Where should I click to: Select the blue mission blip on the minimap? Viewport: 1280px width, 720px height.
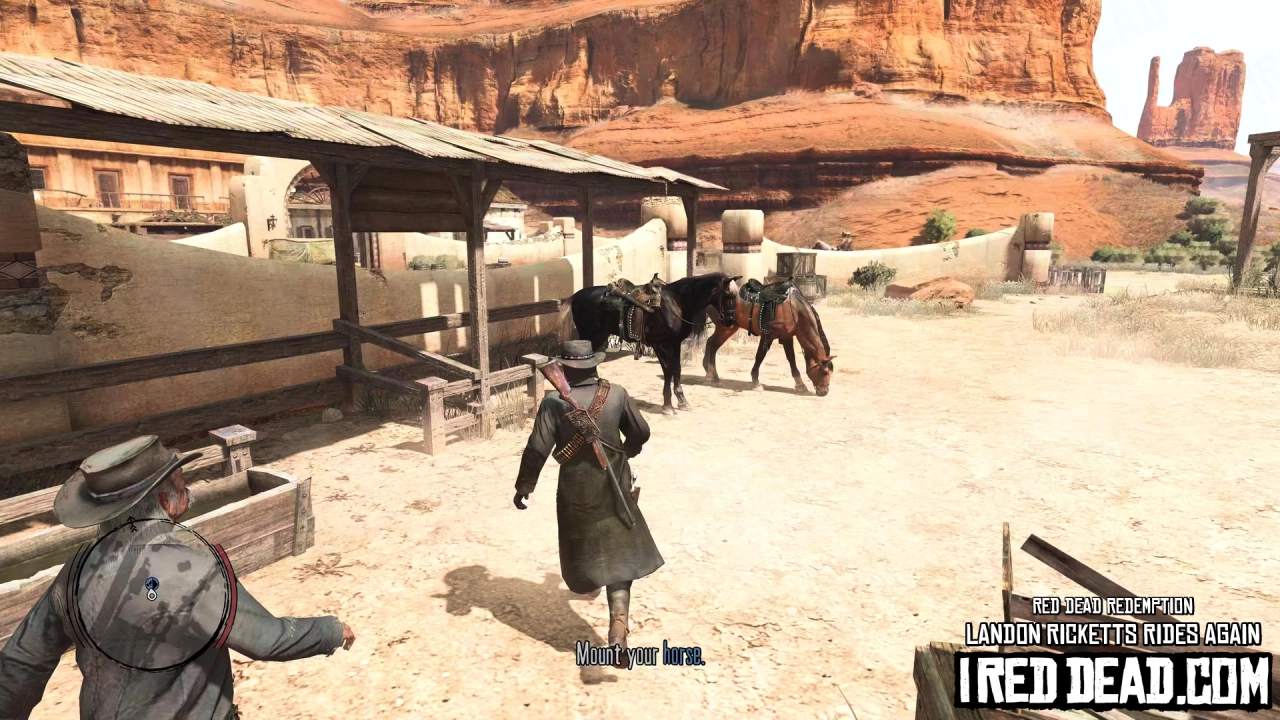coord(152,583)
